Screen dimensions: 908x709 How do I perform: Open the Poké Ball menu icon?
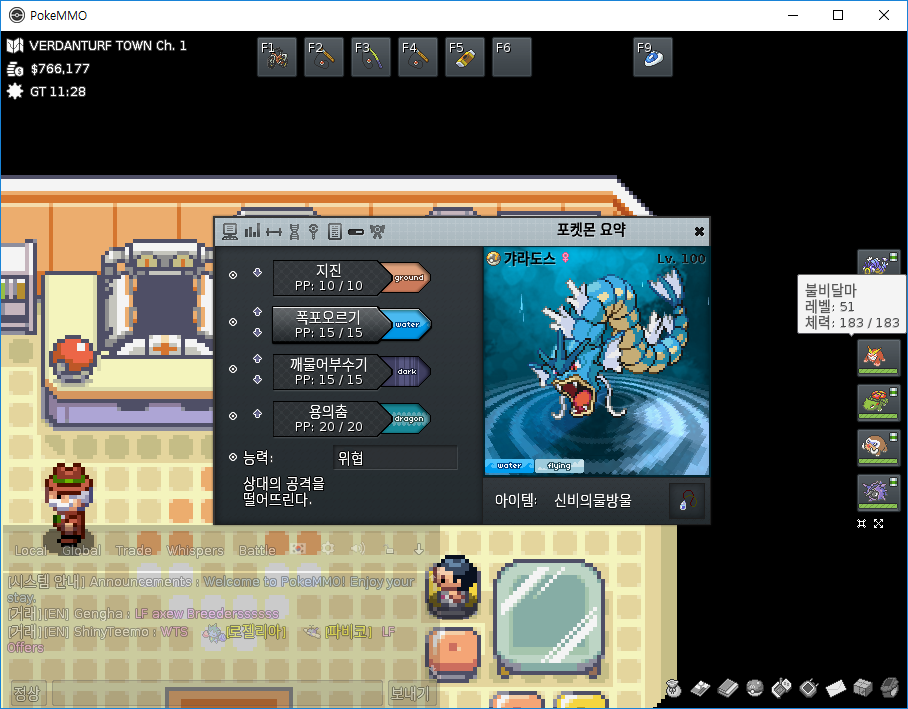(755, 688)
